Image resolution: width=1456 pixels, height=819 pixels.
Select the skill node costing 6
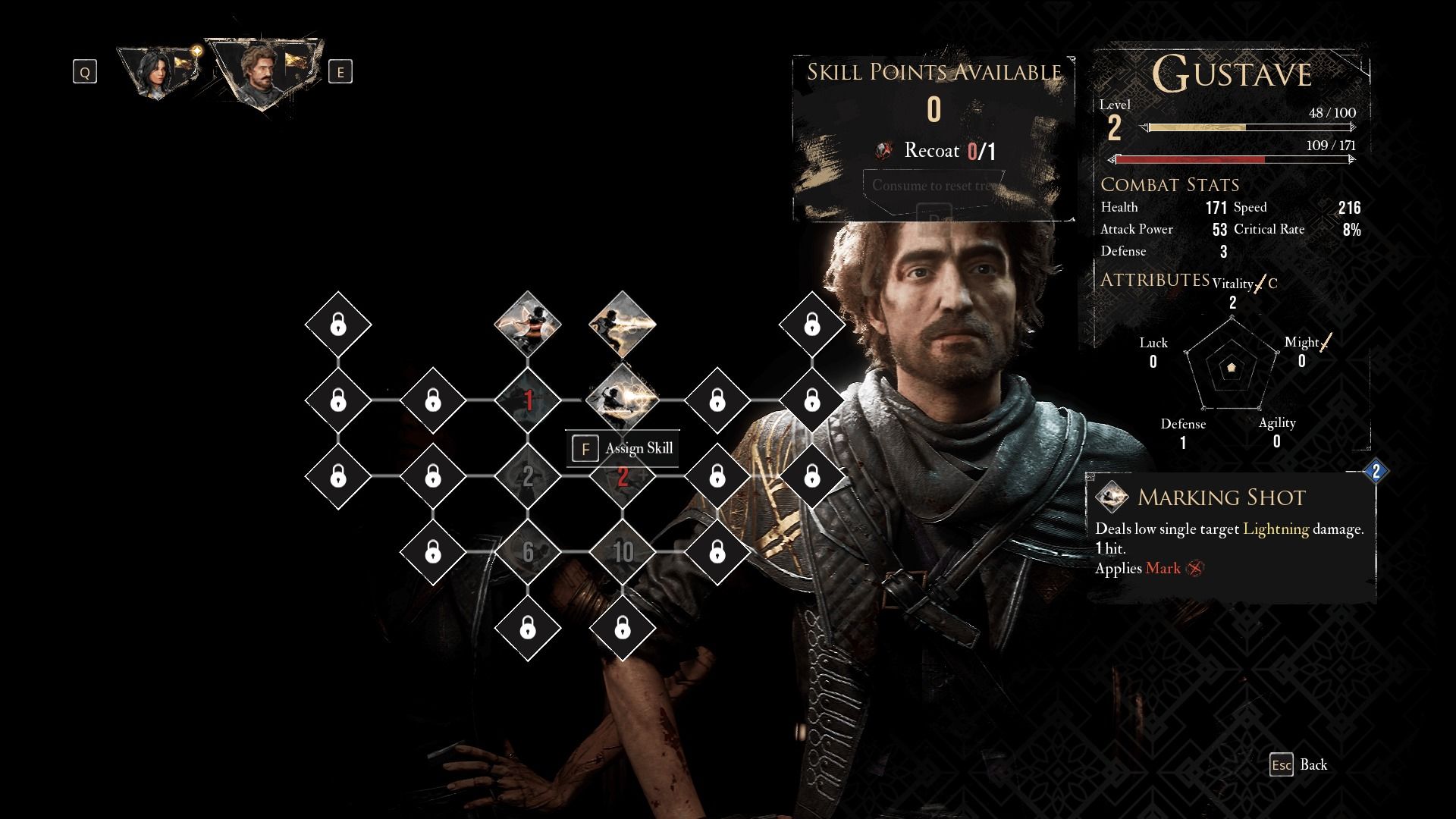click(528, 552)
